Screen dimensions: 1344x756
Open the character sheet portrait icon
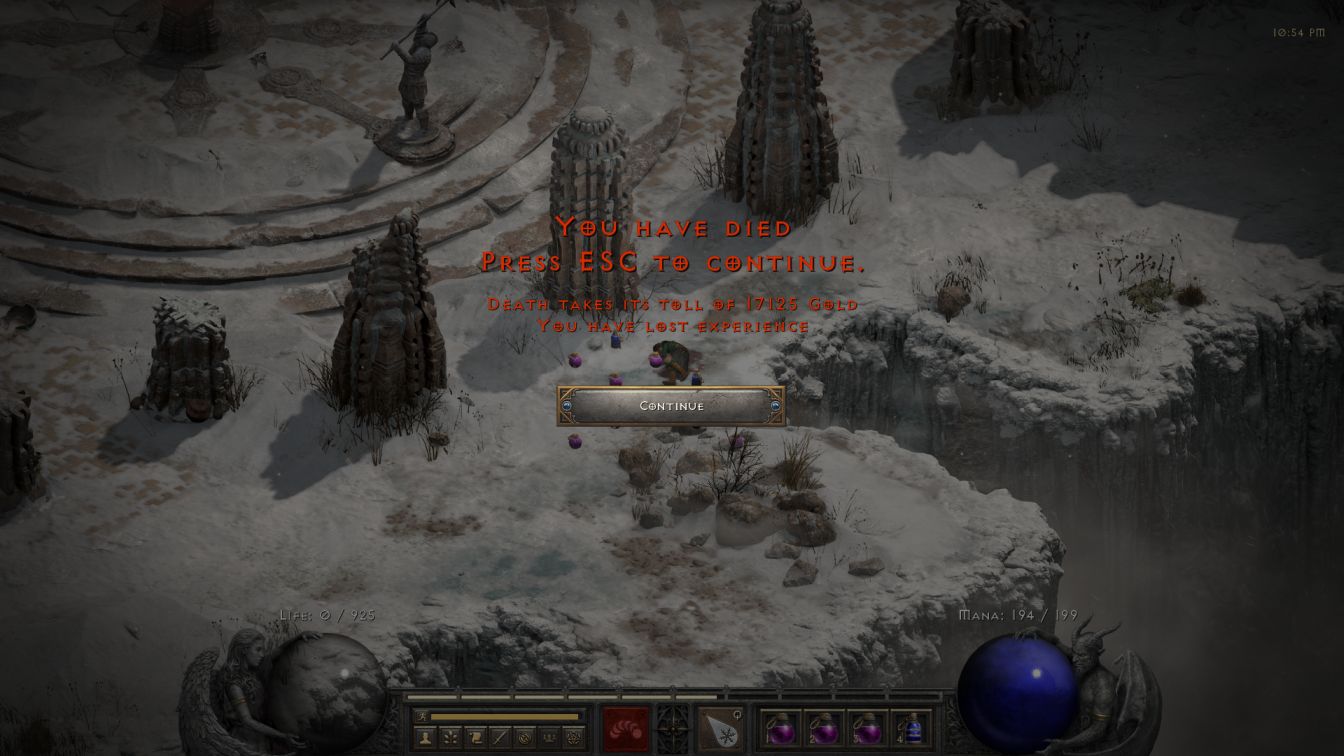425,738
